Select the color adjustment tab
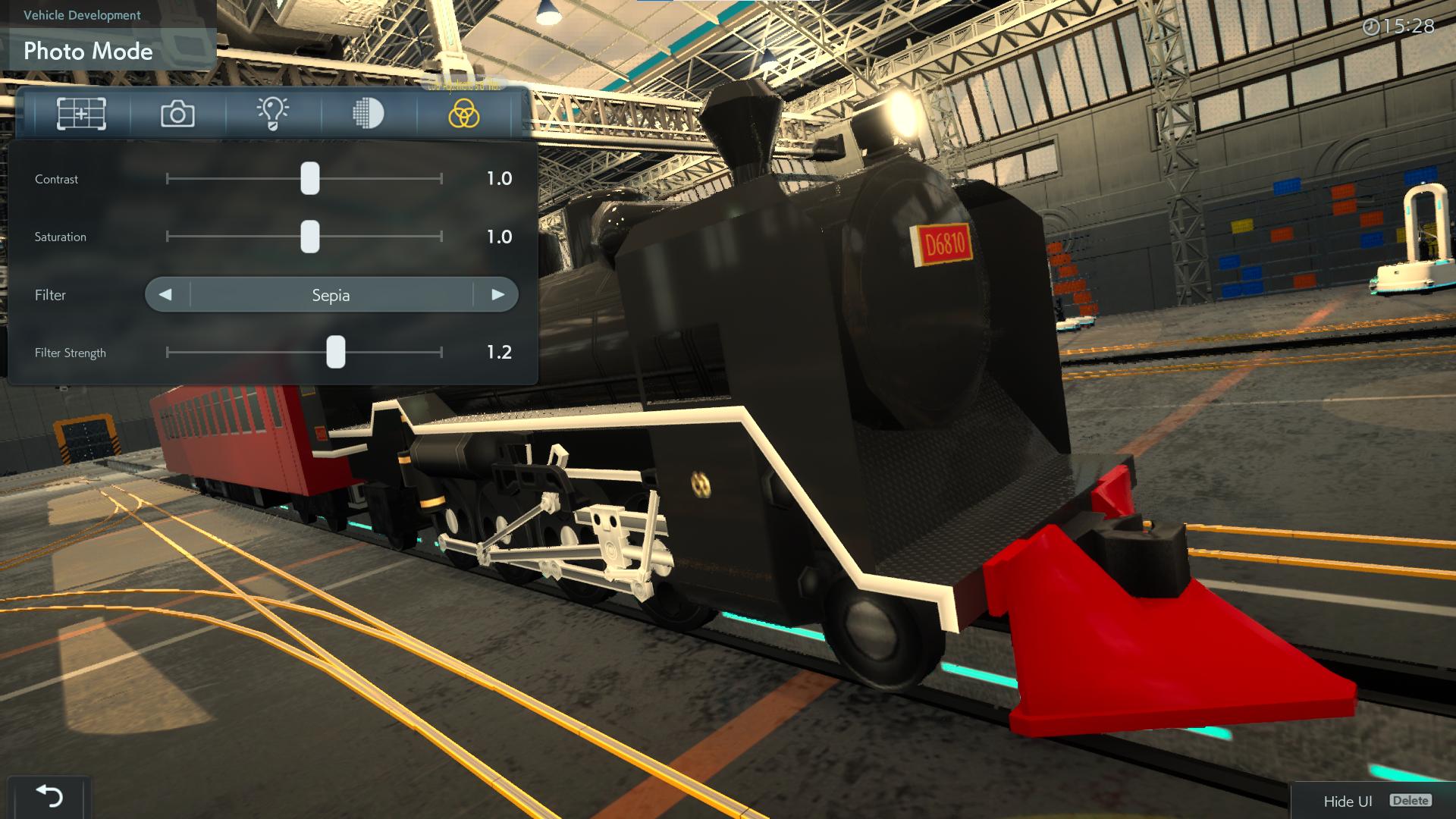The height and width of the screenshot is (819, 1456). (463, 114)
